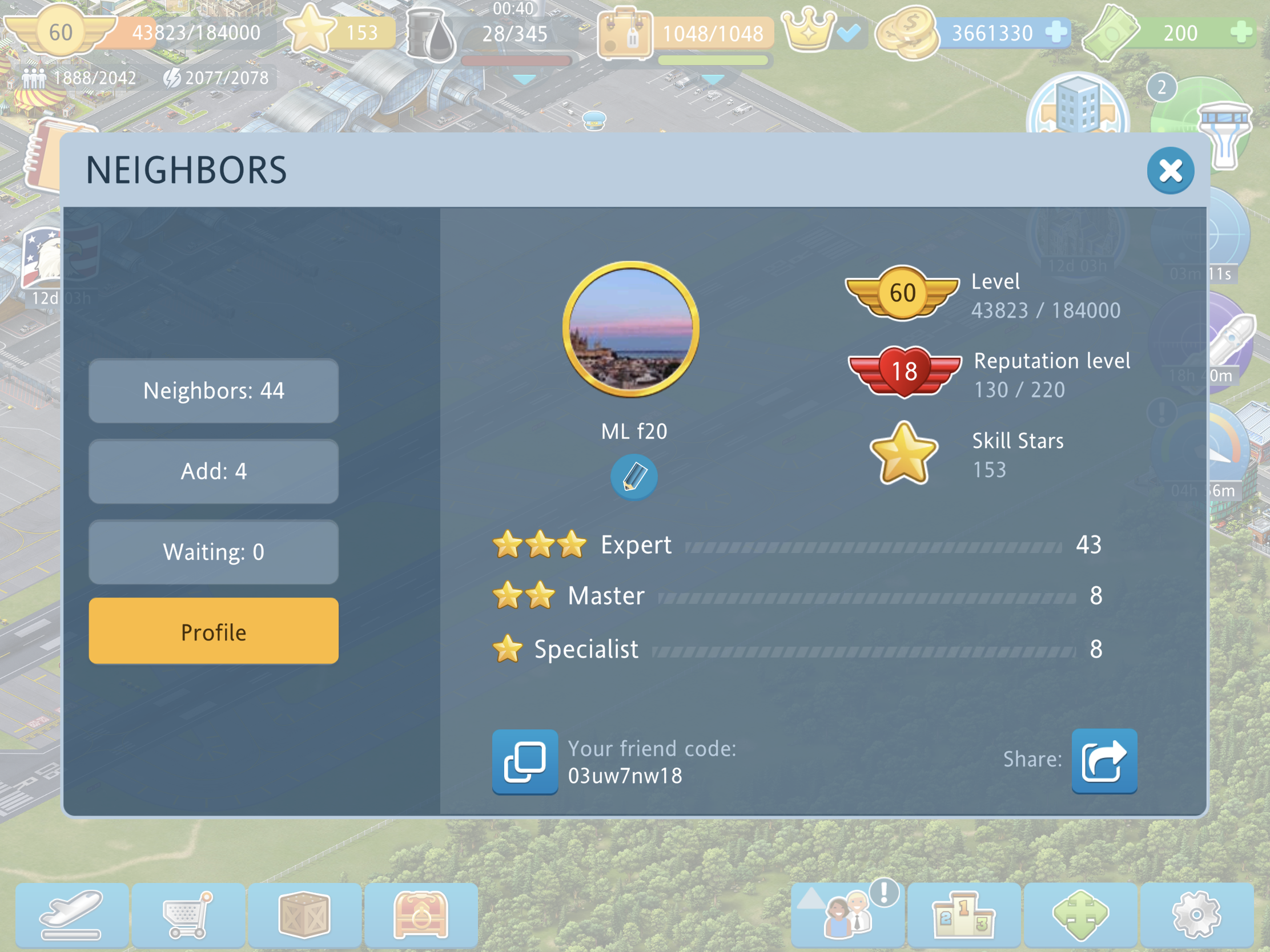This screenshot has height=952, width=1270.
Task: View the podium leaderboard
Action: [963, 914]
